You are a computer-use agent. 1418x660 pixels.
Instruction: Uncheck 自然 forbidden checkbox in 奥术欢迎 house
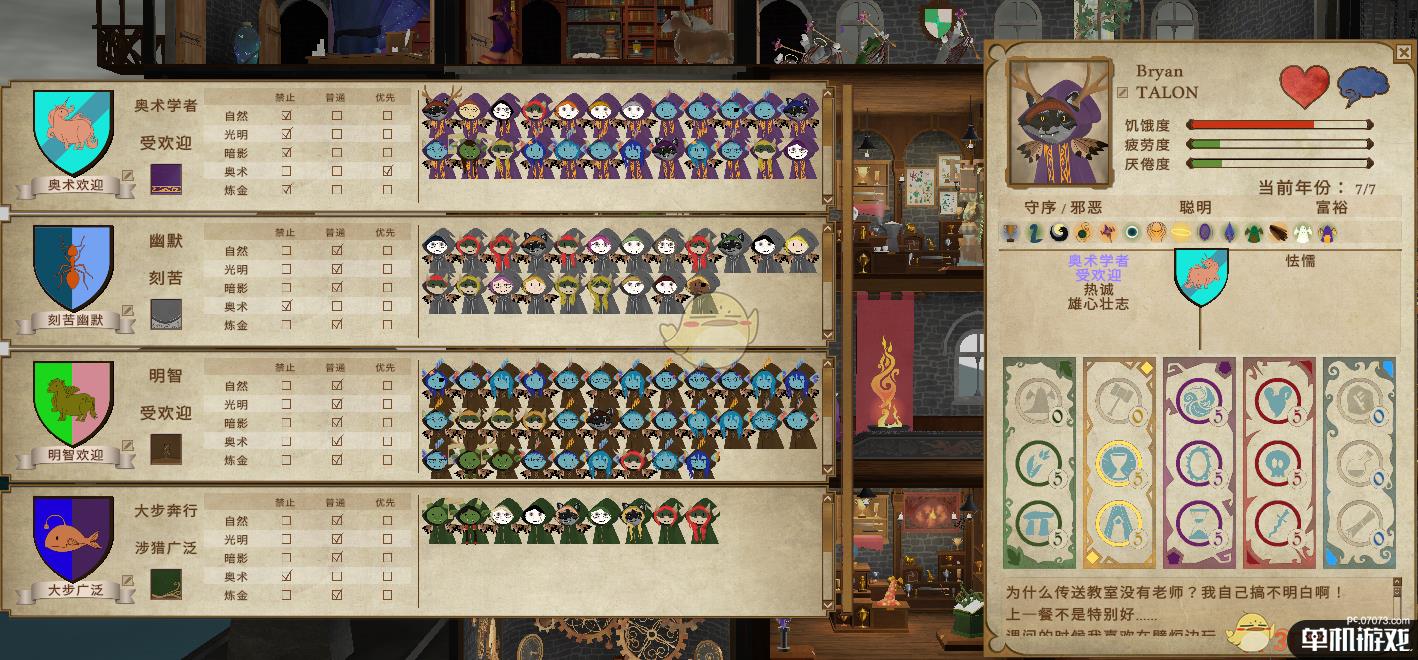[x=287, y=115]
